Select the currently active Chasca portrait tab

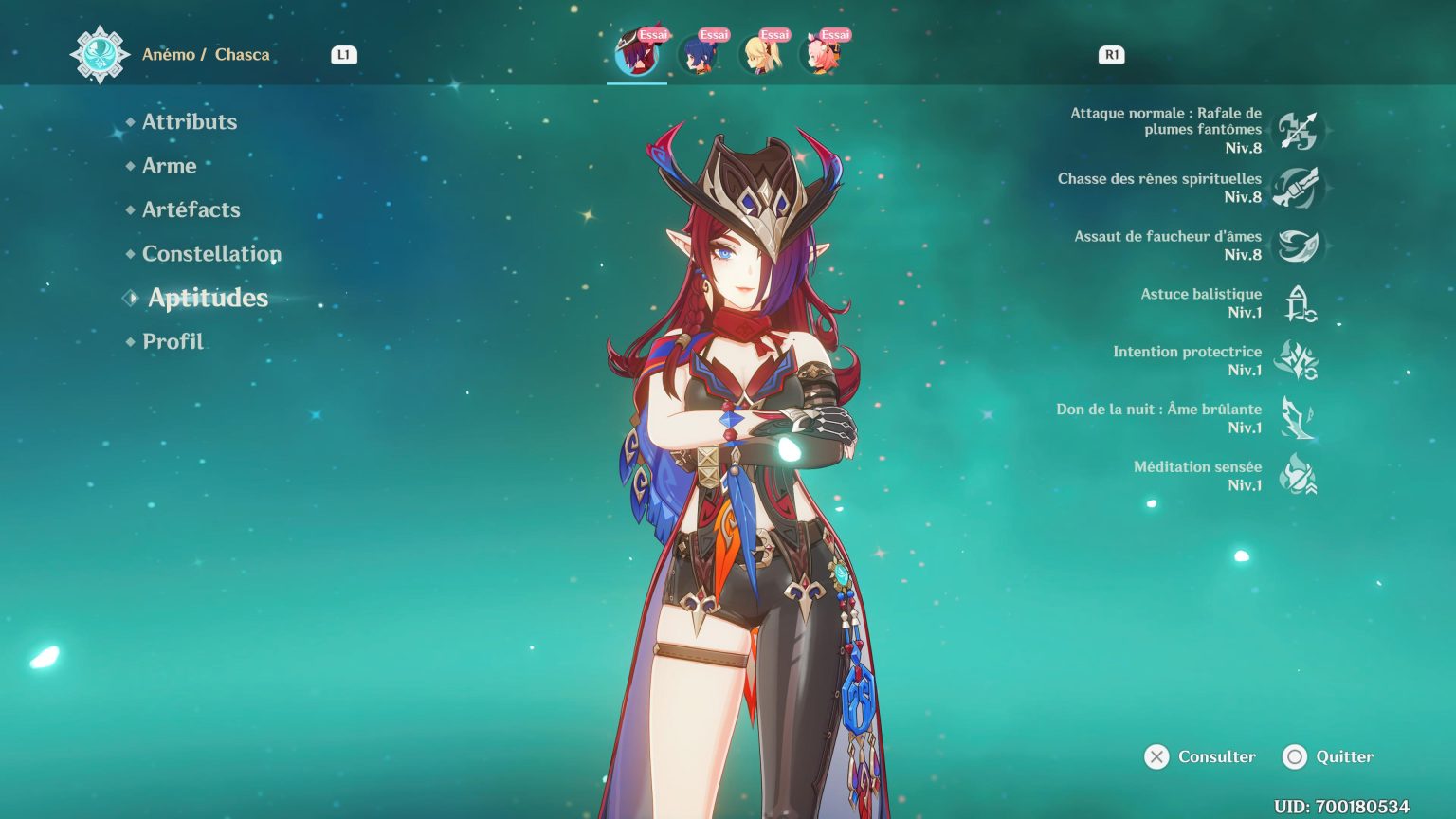tap(637, 52)
